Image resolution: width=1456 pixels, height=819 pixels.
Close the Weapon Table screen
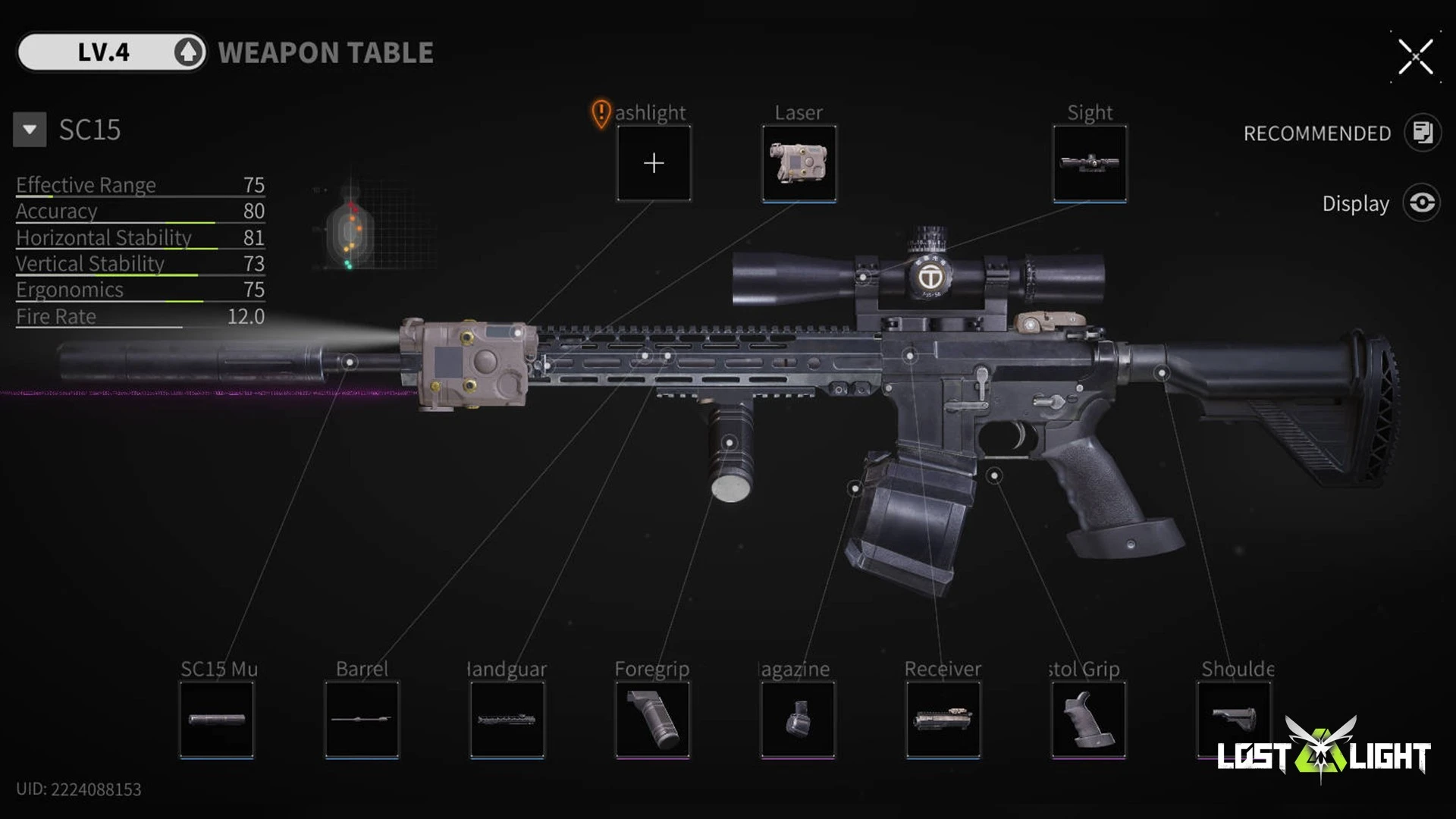coord(1415,57)
